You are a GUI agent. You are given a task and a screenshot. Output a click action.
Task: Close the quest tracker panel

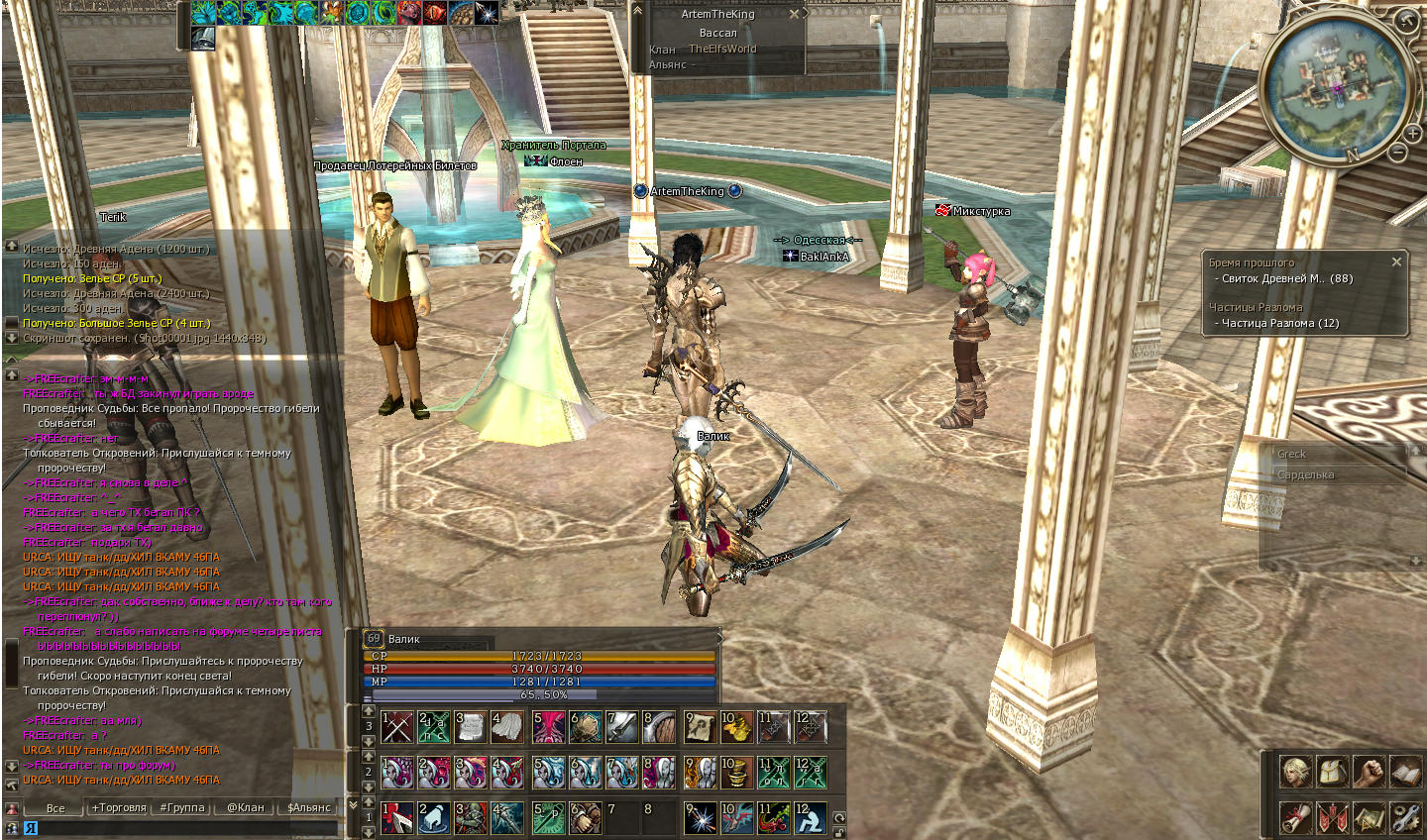point(1396,262)
